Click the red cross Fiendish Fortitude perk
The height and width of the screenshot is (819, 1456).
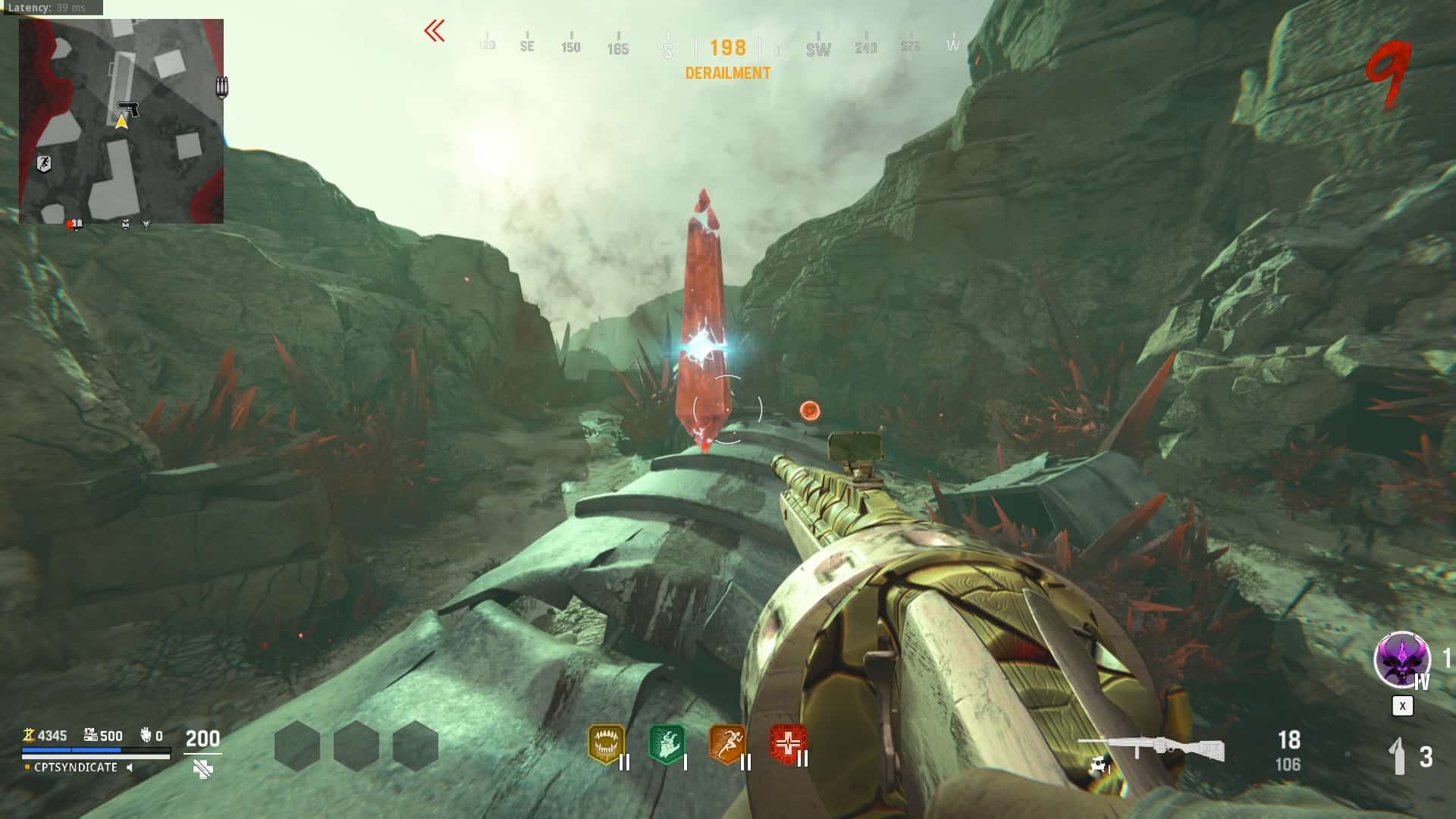coord(787,744)
